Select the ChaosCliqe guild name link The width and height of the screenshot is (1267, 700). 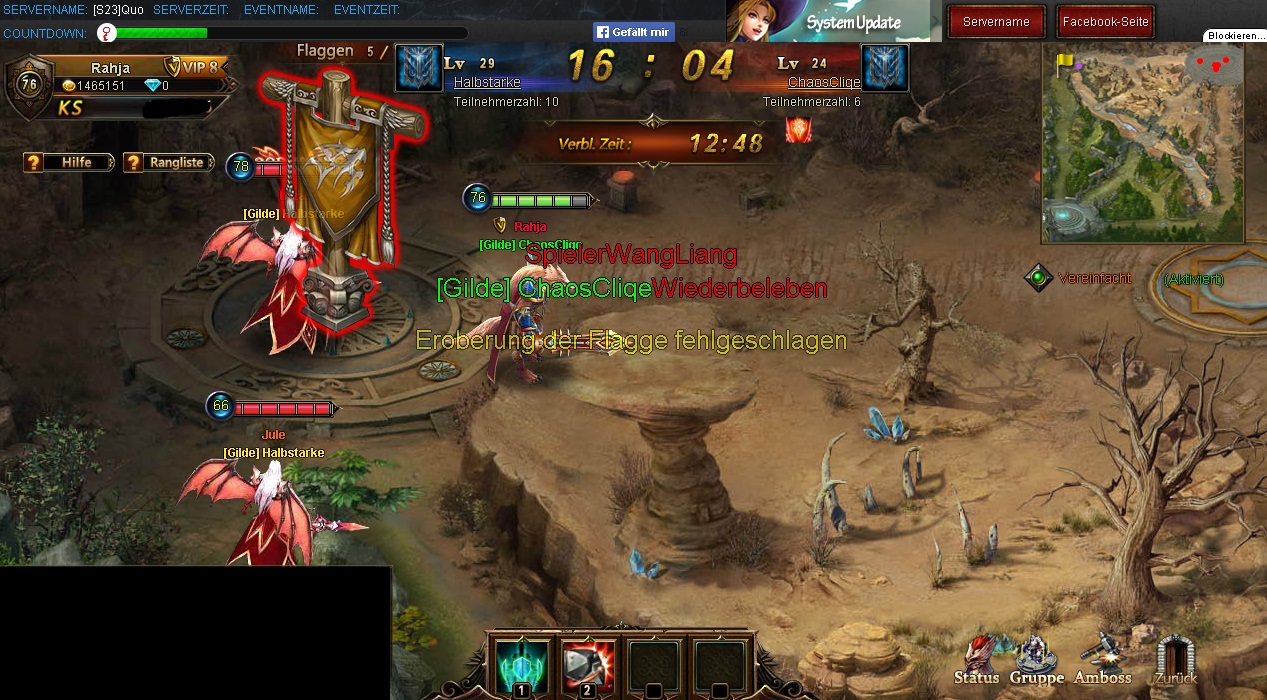tap(810, 82)
